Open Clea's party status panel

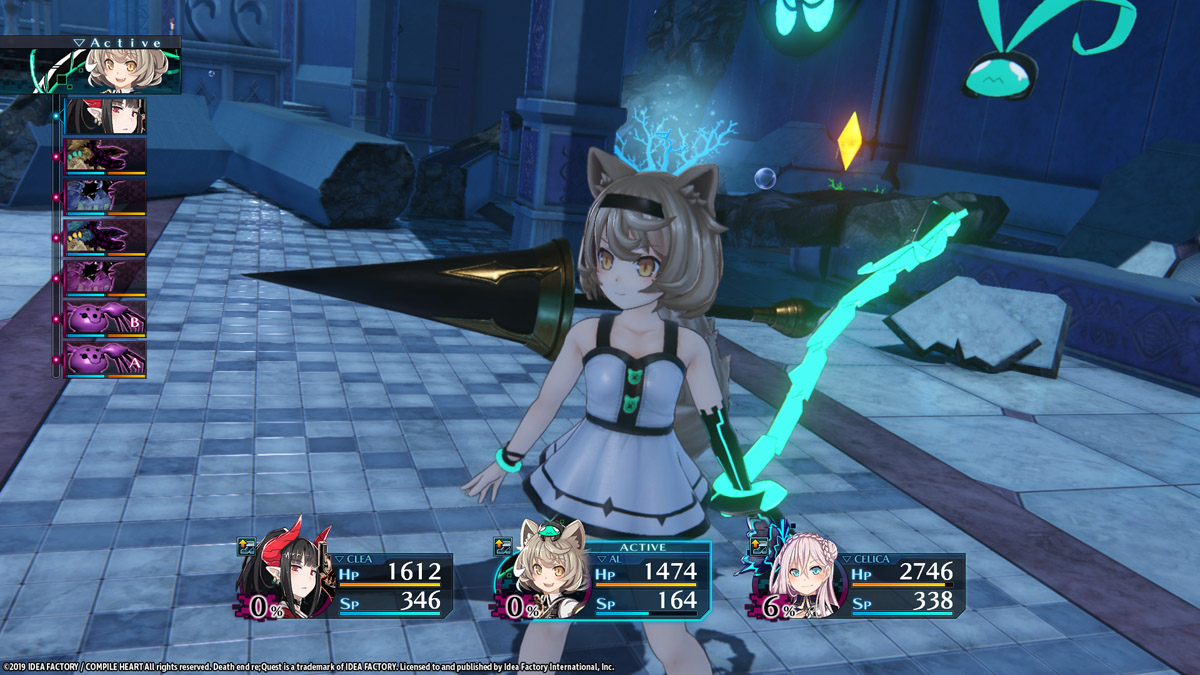pyautogui.click(x=345, y=585)
